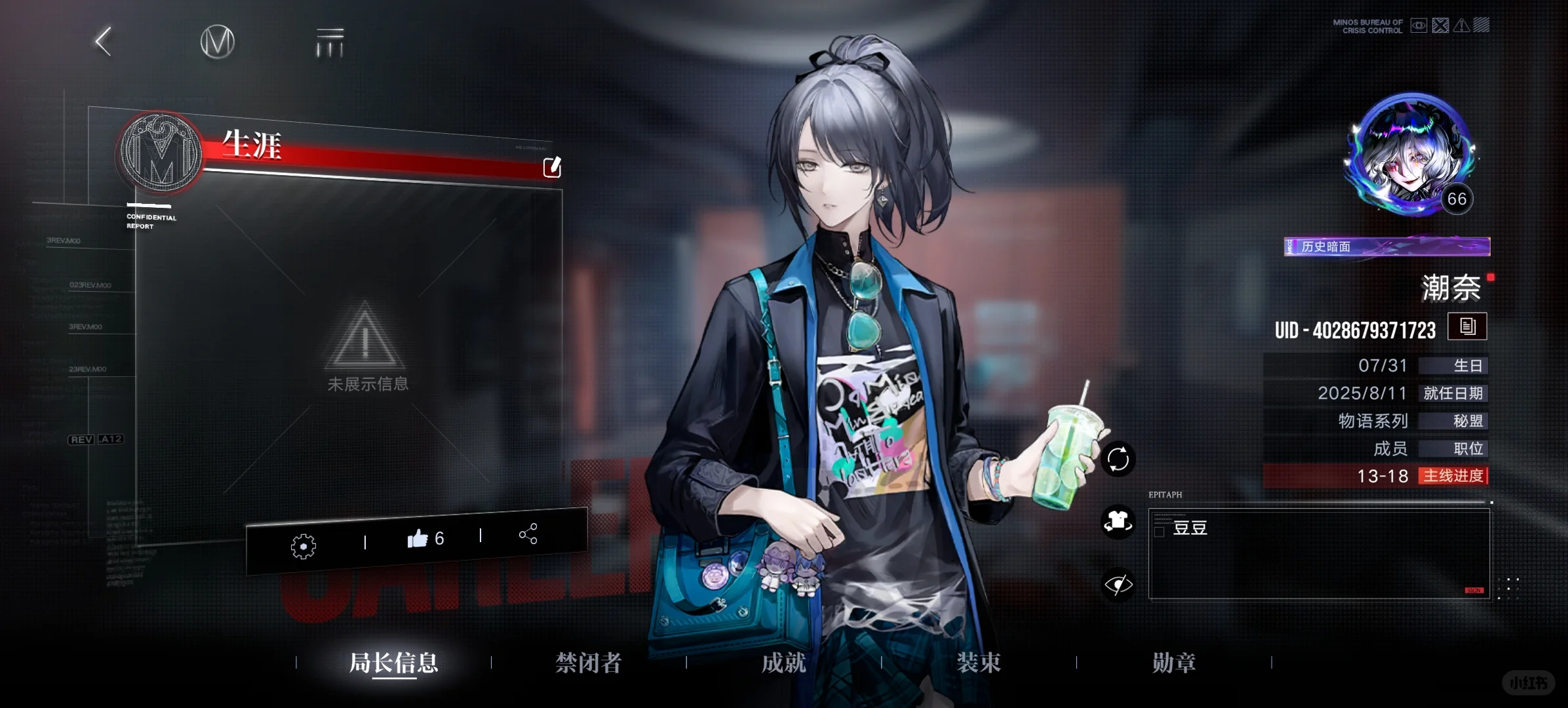Viewport: 1568px width, 708px height.
Task: Select the 历史暗面 title banner
Action: coord(1386,246)
